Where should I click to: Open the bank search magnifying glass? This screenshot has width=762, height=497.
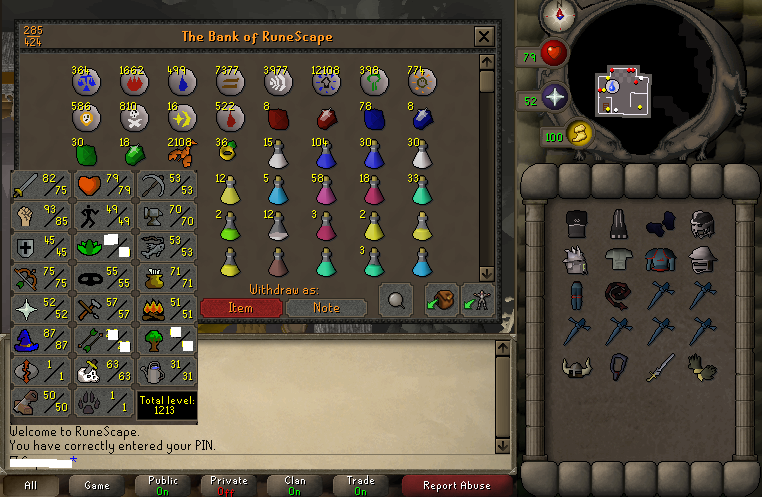[x=396, y=301]
